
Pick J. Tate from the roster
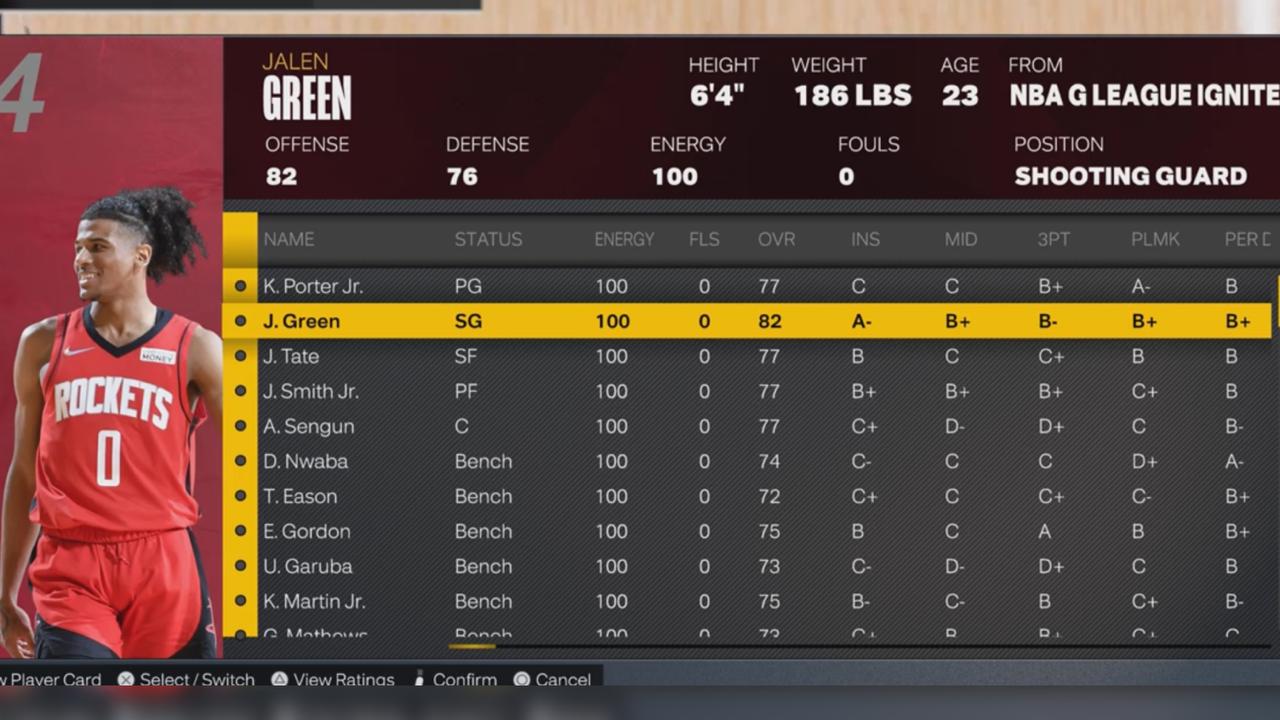tap(291, 356)
